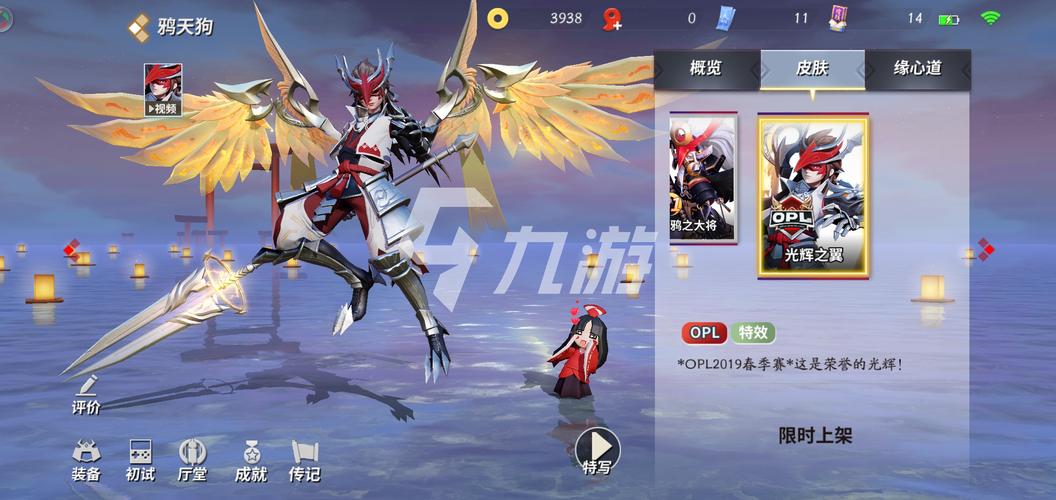Tap the 初试 trial icon
Viewport: 1056px width, 500px height.
tap(140, 460)
